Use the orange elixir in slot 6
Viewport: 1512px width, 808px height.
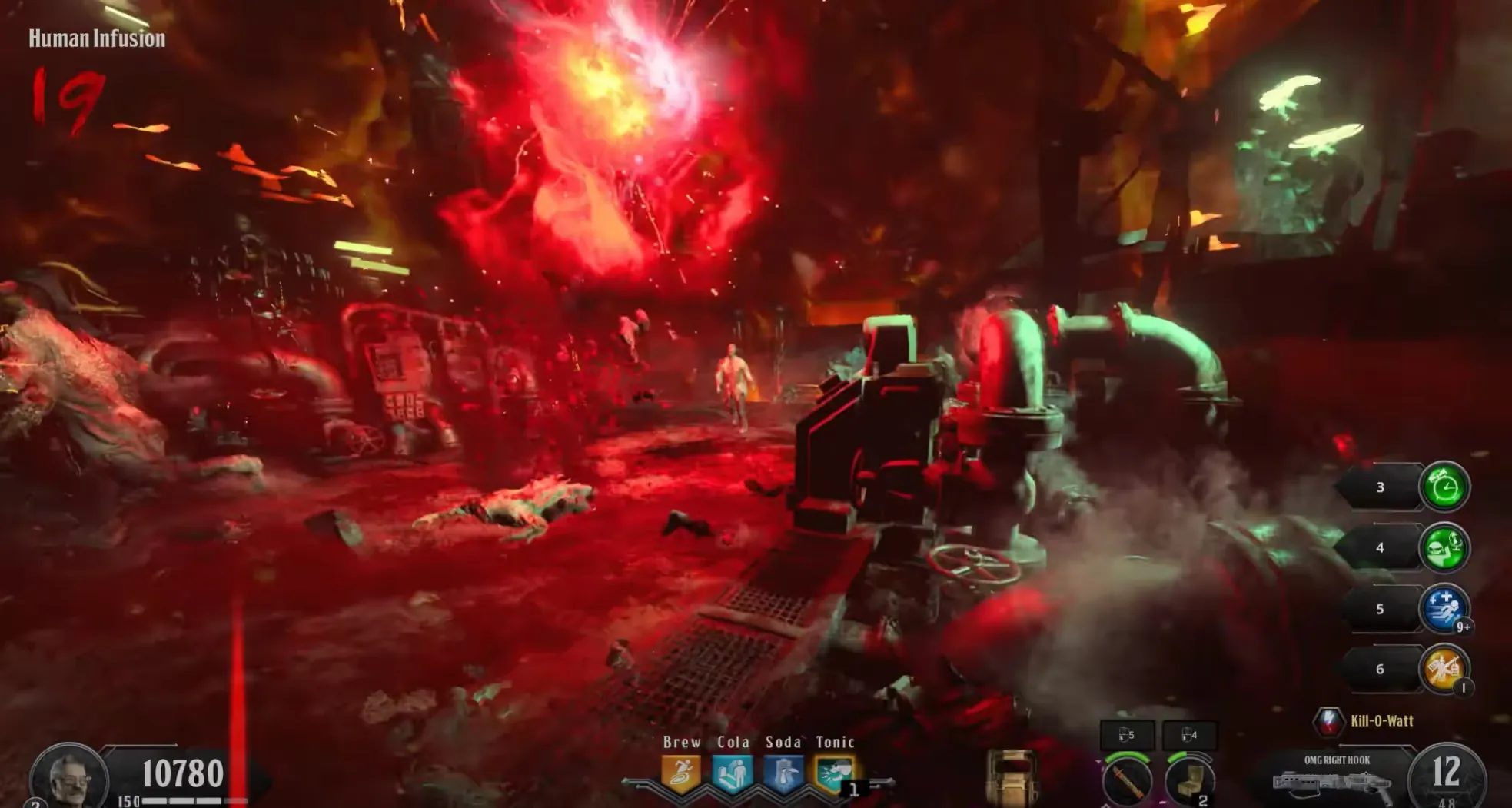(1444, 669)
